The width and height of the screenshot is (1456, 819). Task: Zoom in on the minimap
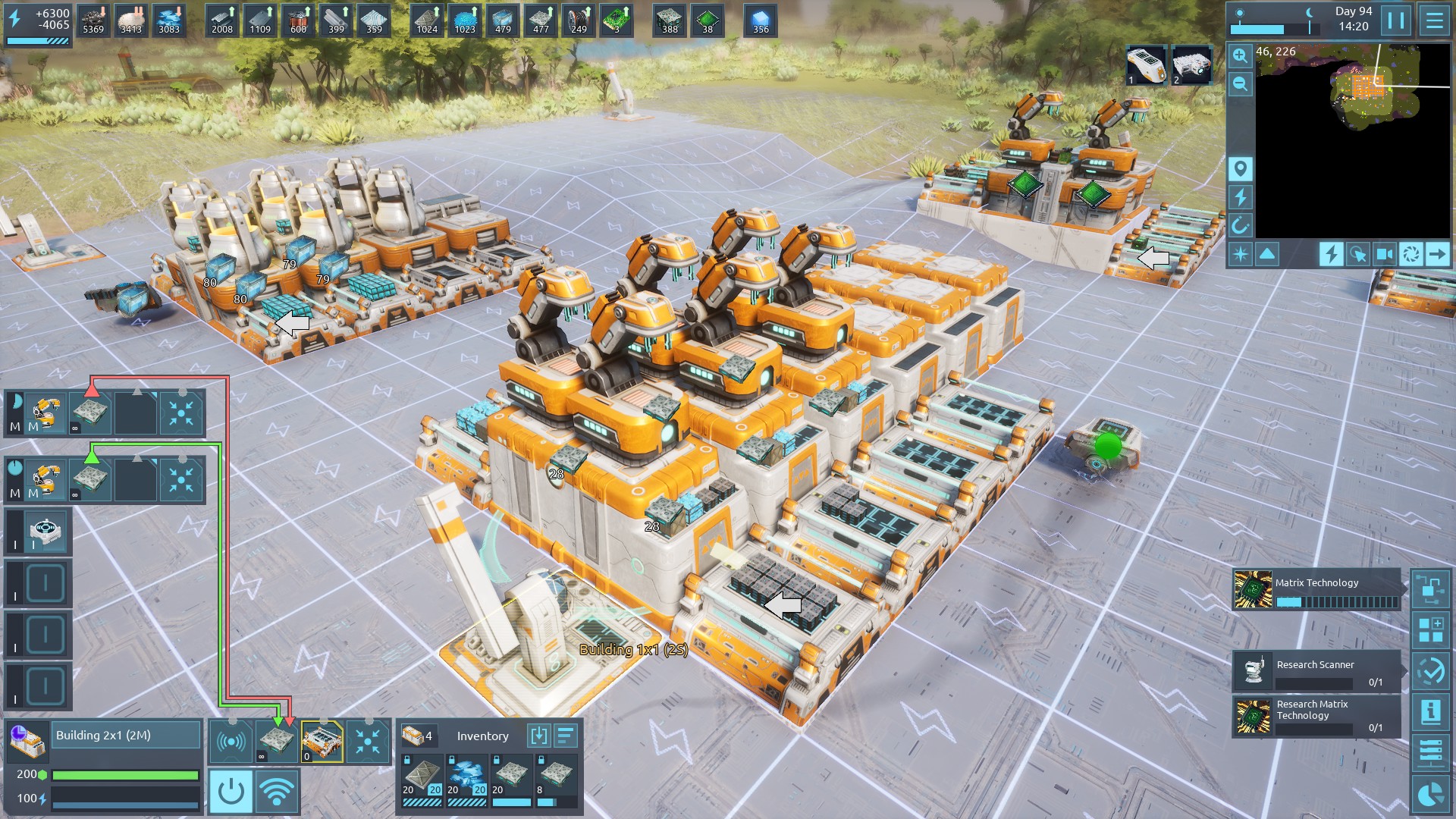[1240, 55]
